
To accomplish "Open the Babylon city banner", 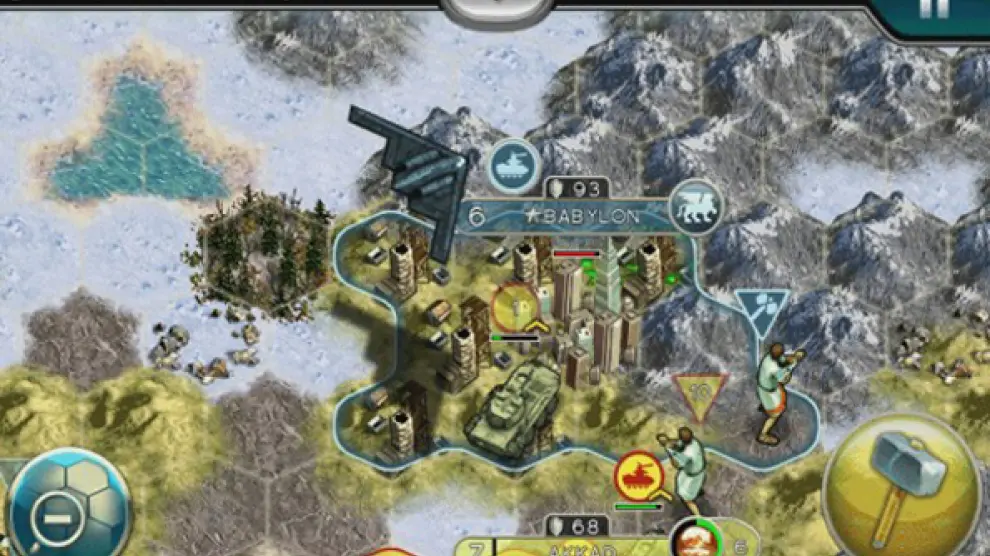I will pos(565,216).
